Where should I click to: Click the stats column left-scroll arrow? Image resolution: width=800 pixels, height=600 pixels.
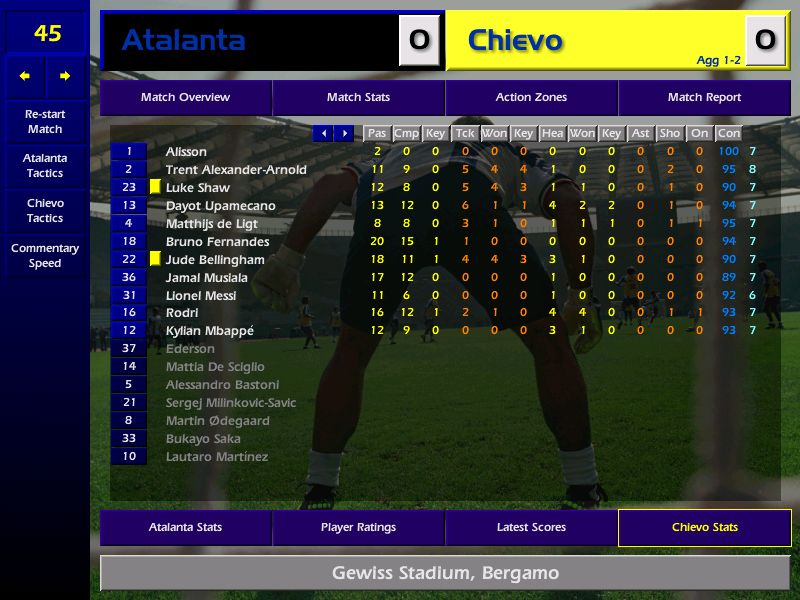(323, 133)
